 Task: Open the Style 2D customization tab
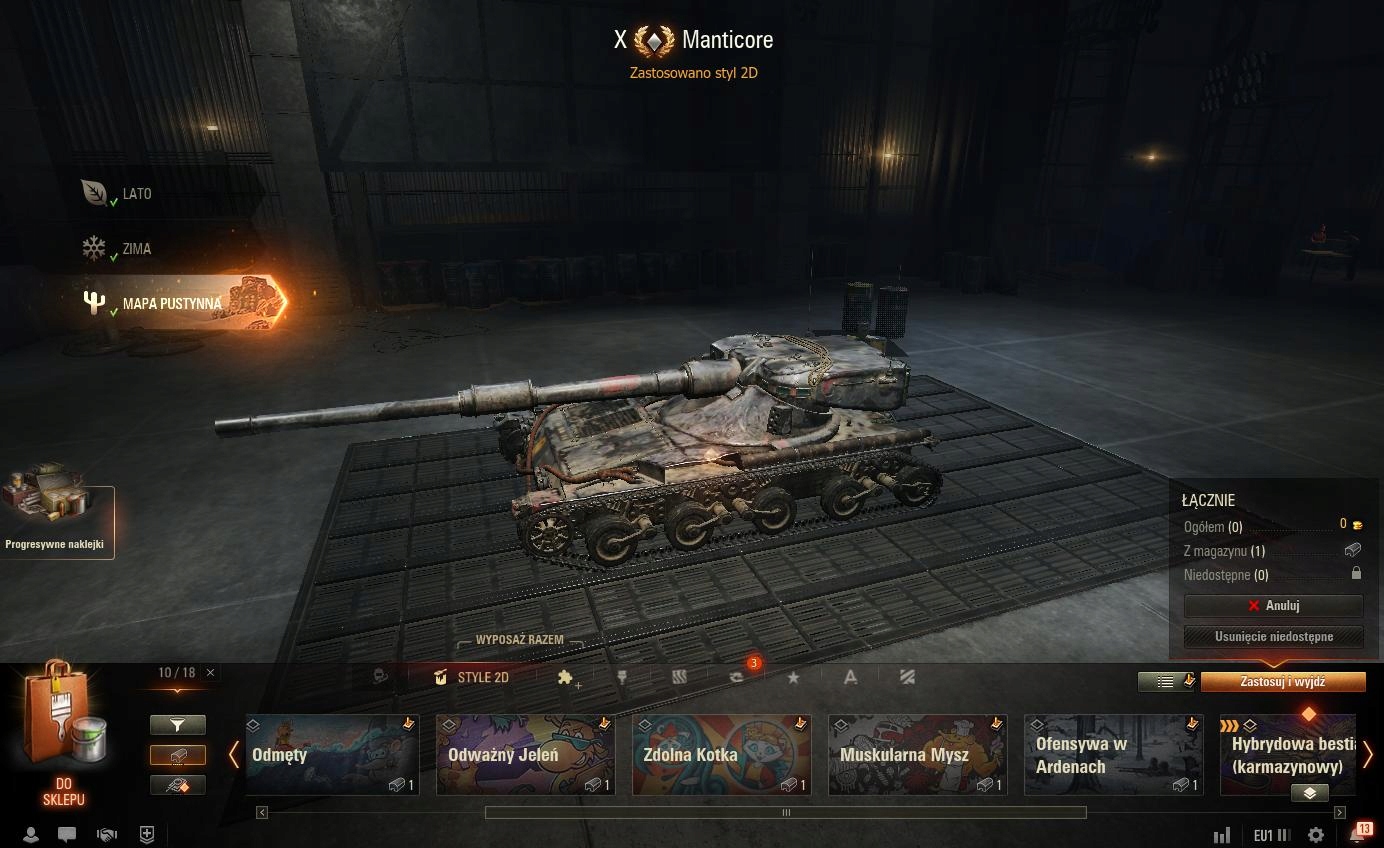click(x=472, y=678)
